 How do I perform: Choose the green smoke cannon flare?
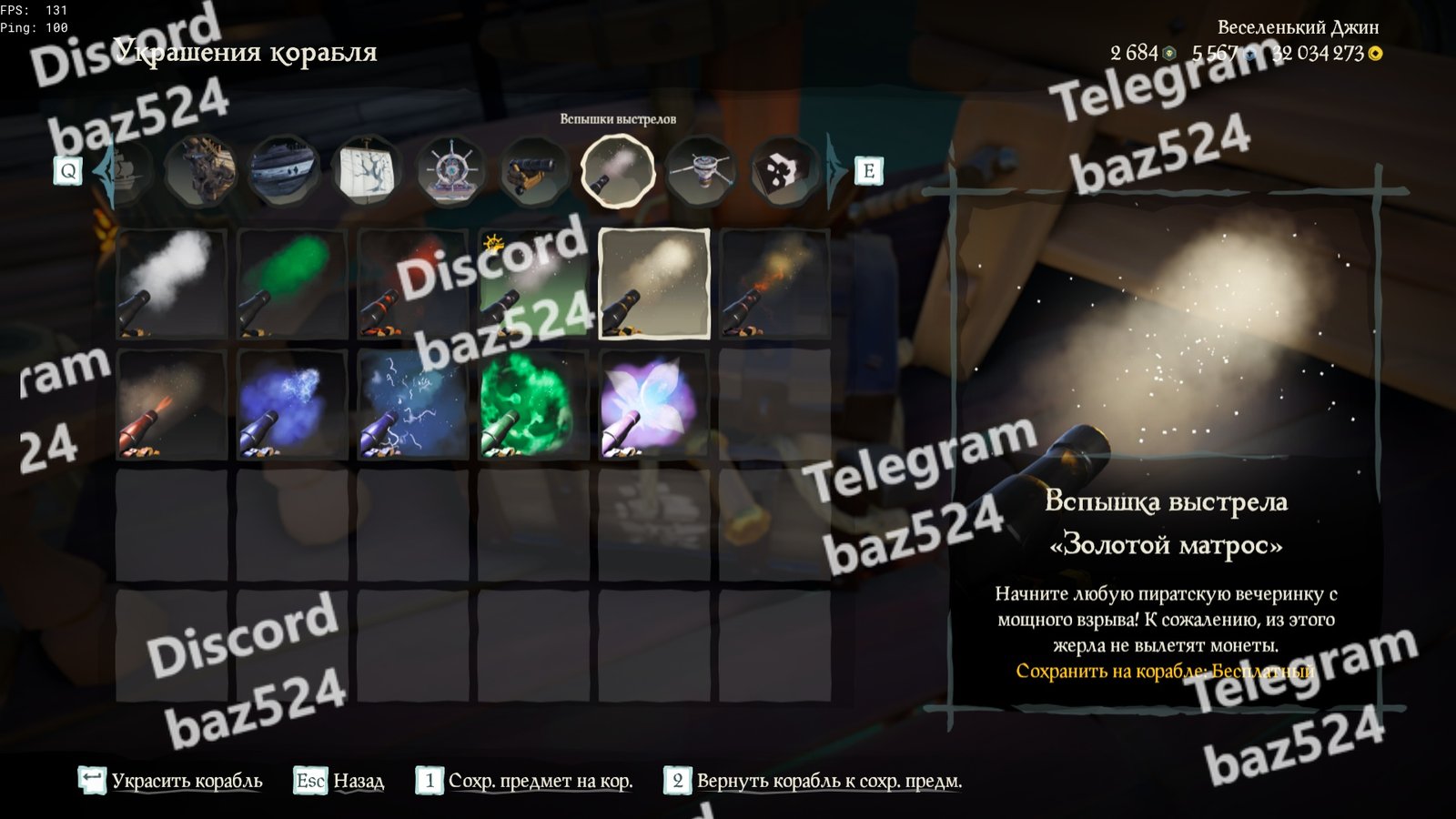click(292, 284)
